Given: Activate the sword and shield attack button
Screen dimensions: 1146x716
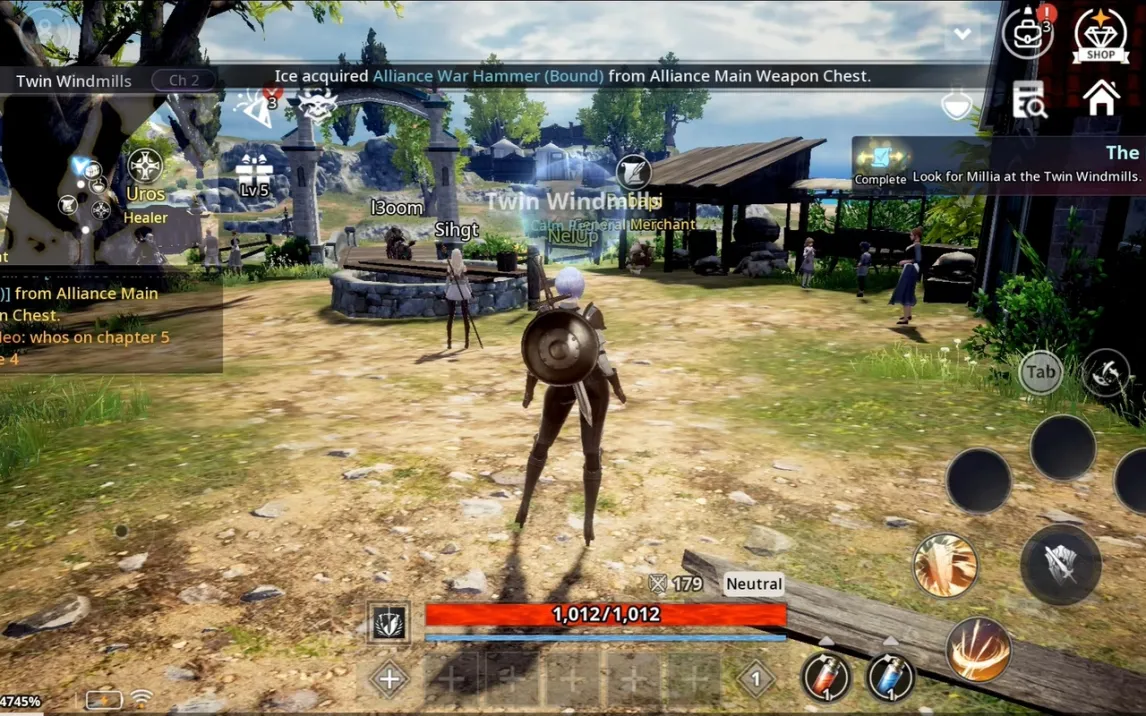Looking at the screenshot, I should click(x=1060, y=565).
